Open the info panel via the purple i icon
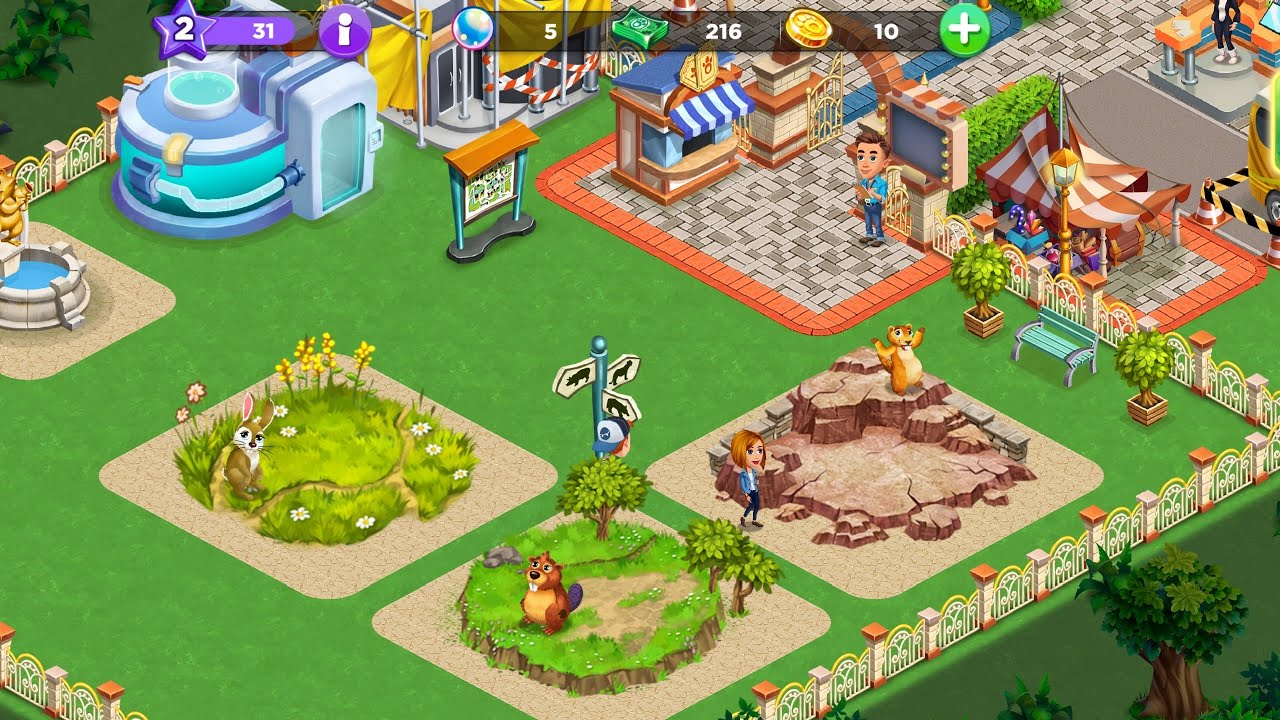This screenshot has width=1280, height=720. (345, 31)
